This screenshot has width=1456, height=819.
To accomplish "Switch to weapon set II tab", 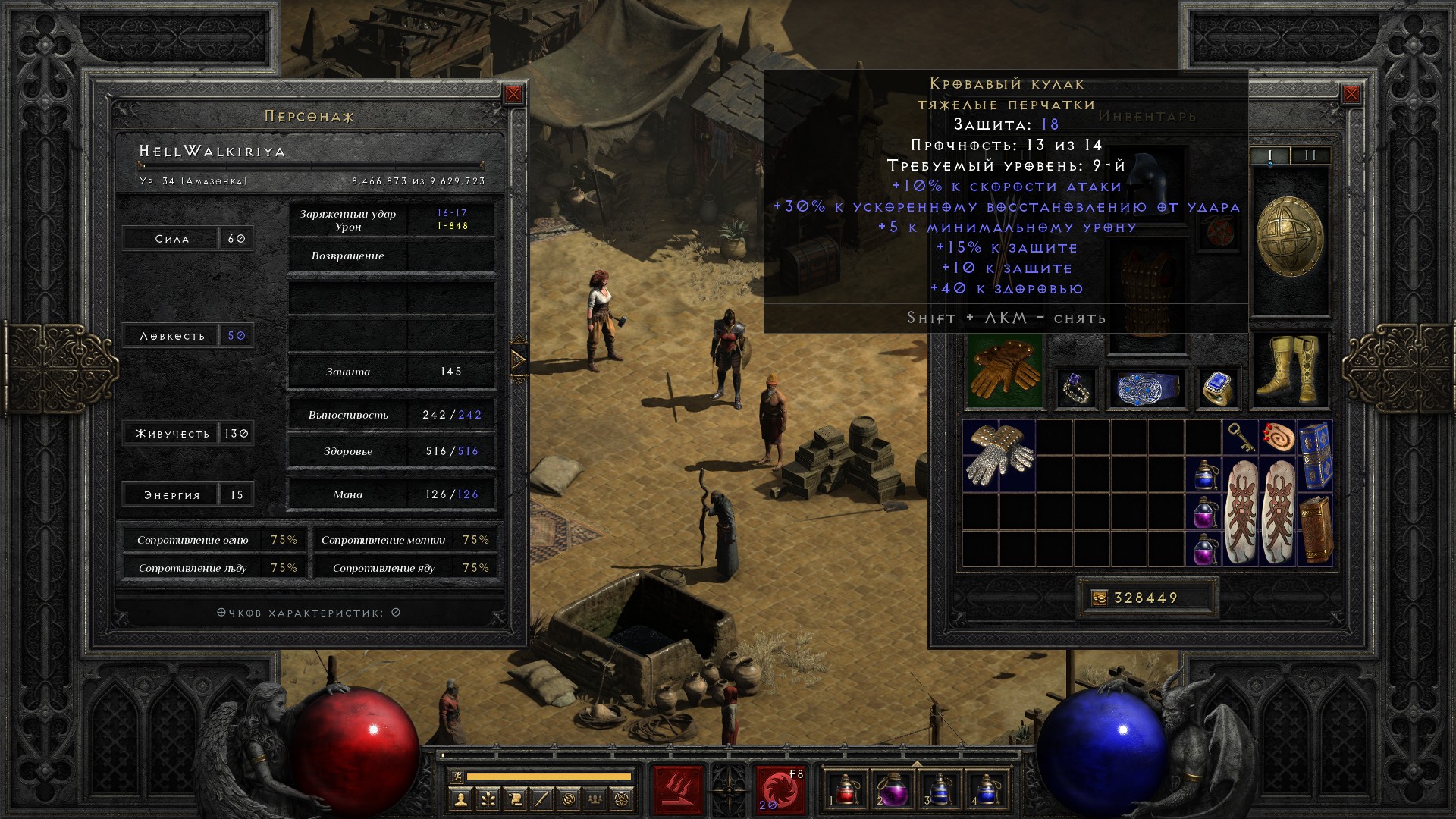I will (x=1310, y=155).
